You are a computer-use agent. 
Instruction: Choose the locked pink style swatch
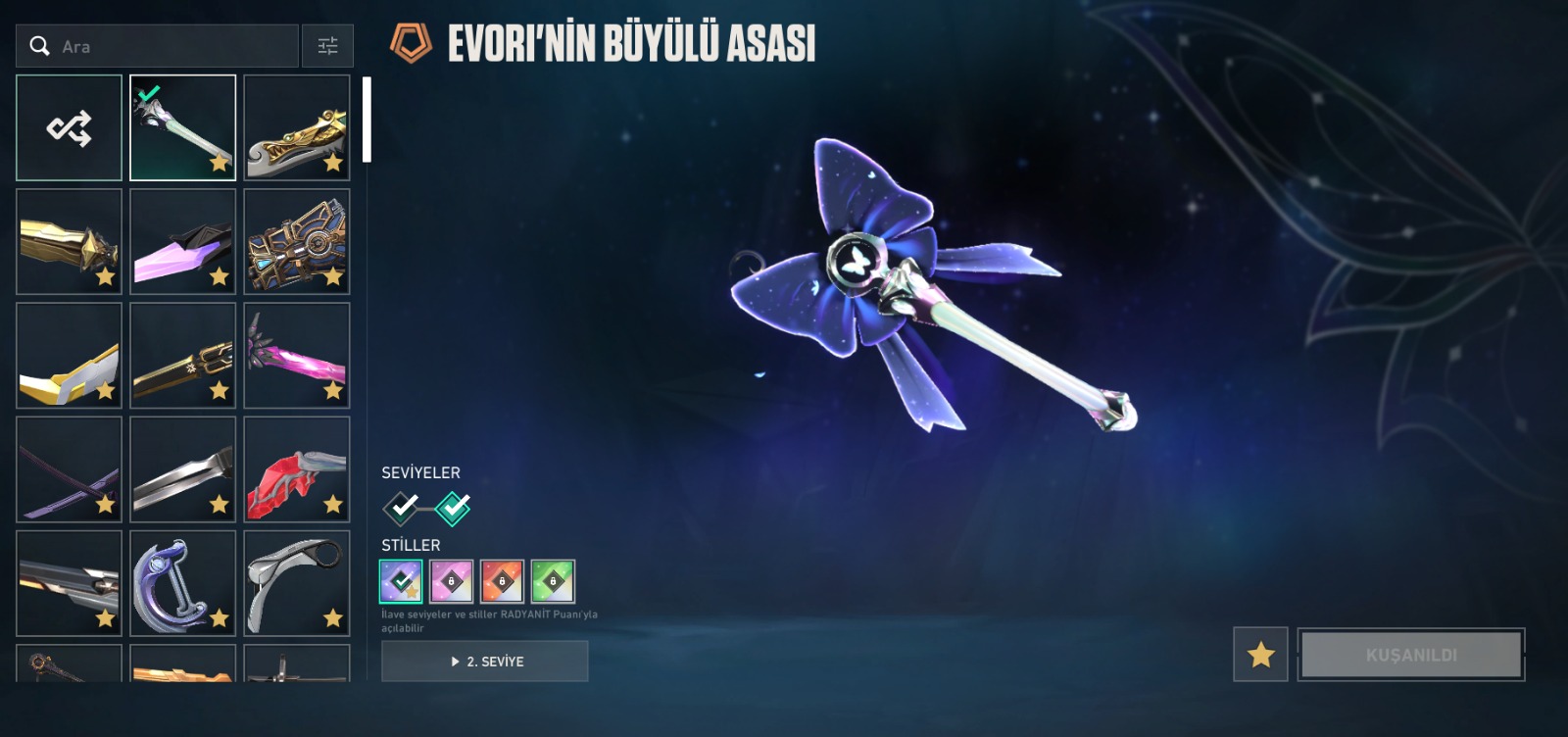(x=452, y=581)
